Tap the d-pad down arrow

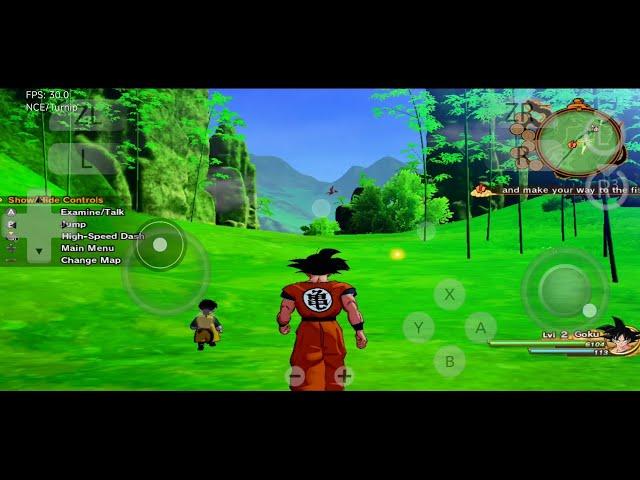(x=39, y=252)
